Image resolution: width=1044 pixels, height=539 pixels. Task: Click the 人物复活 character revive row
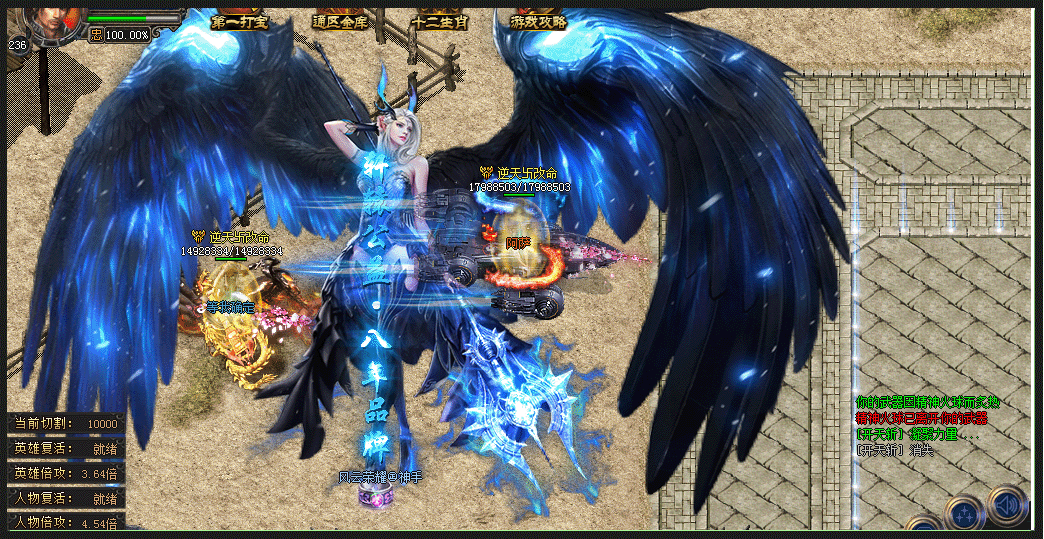(x=66, y=498)
